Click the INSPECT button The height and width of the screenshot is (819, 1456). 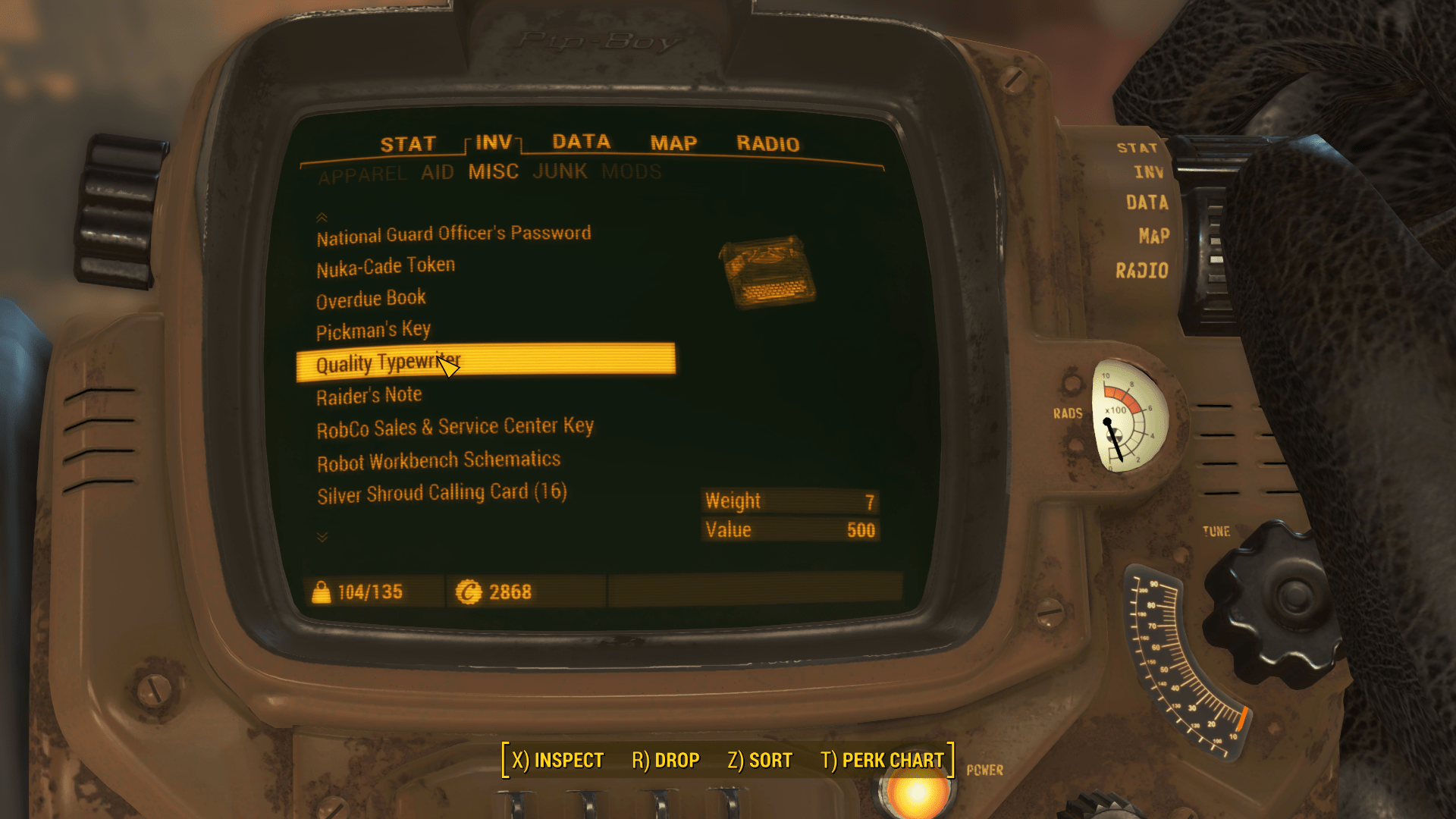(557, 761)
